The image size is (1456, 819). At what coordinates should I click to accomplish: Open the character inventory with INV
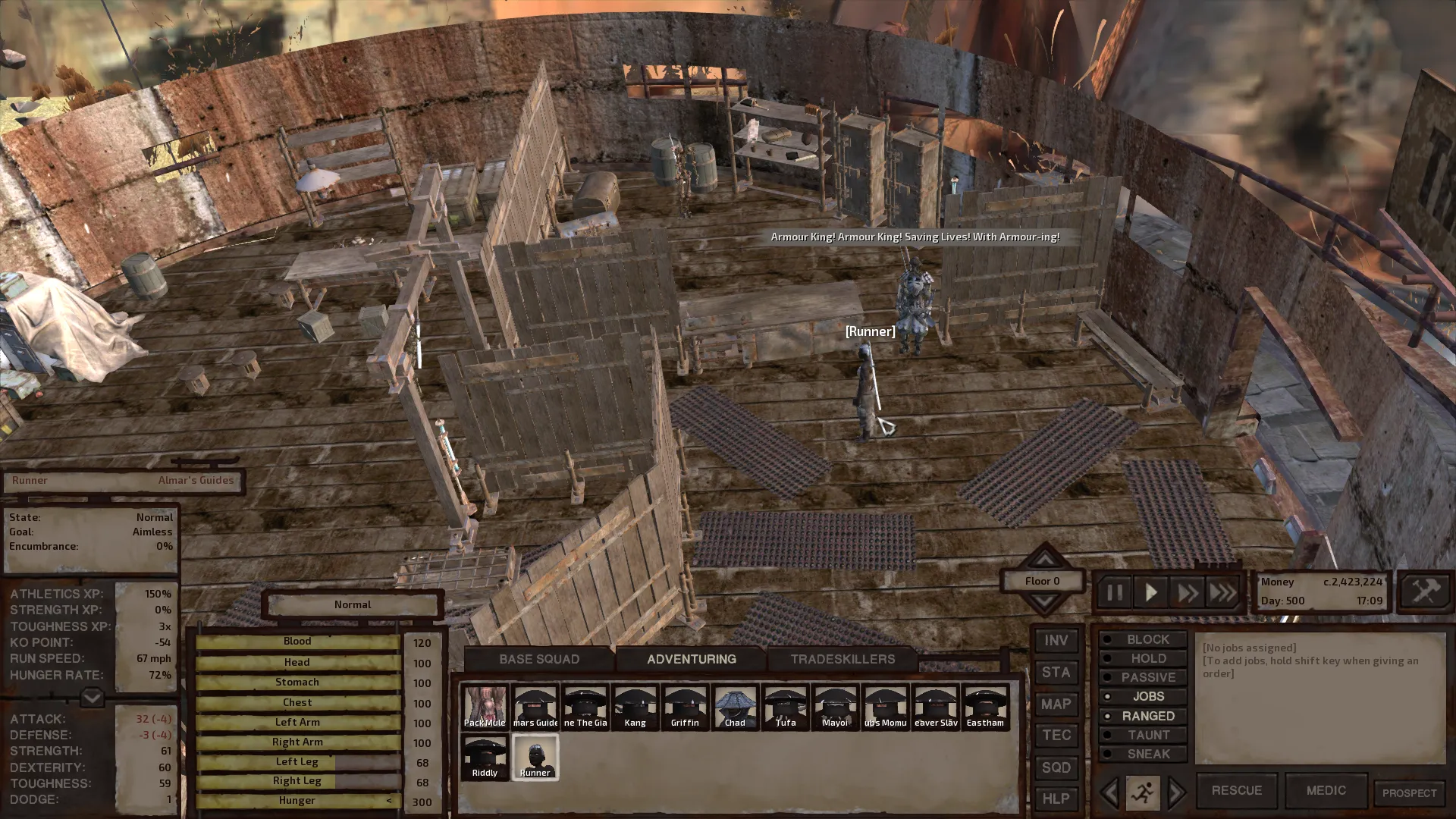1056,641
